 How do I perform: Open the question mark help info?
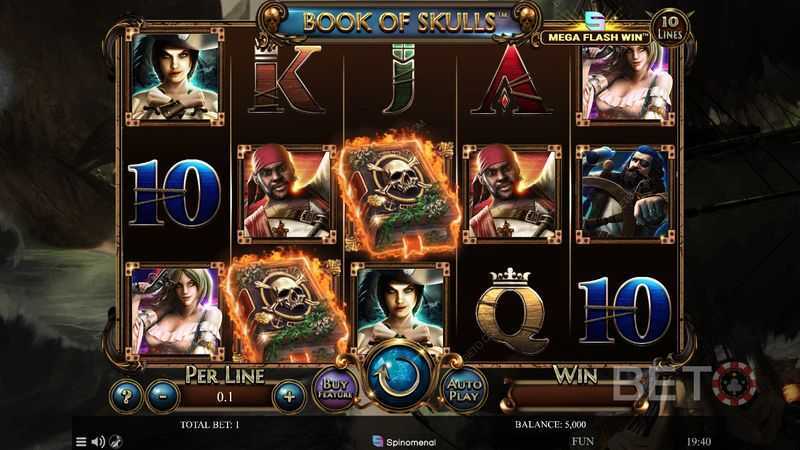(x=126, y=395)
